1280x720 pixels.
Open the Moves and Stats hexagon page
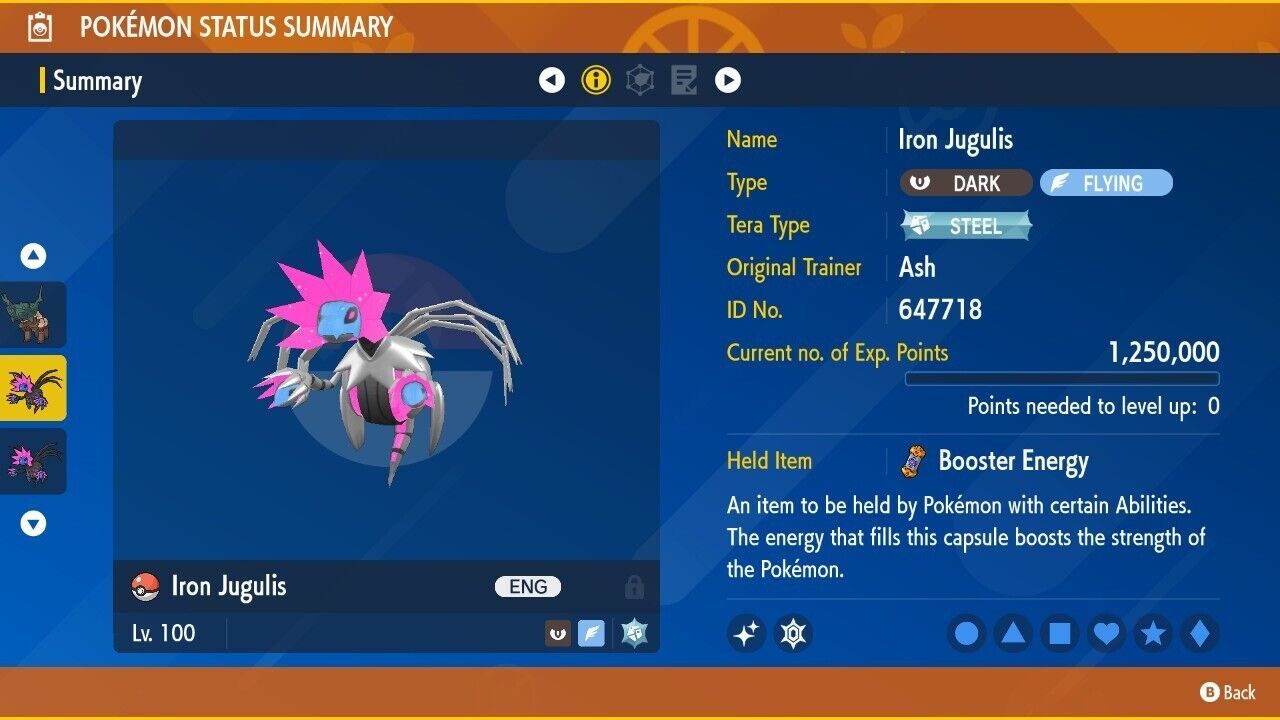[639, 79]
